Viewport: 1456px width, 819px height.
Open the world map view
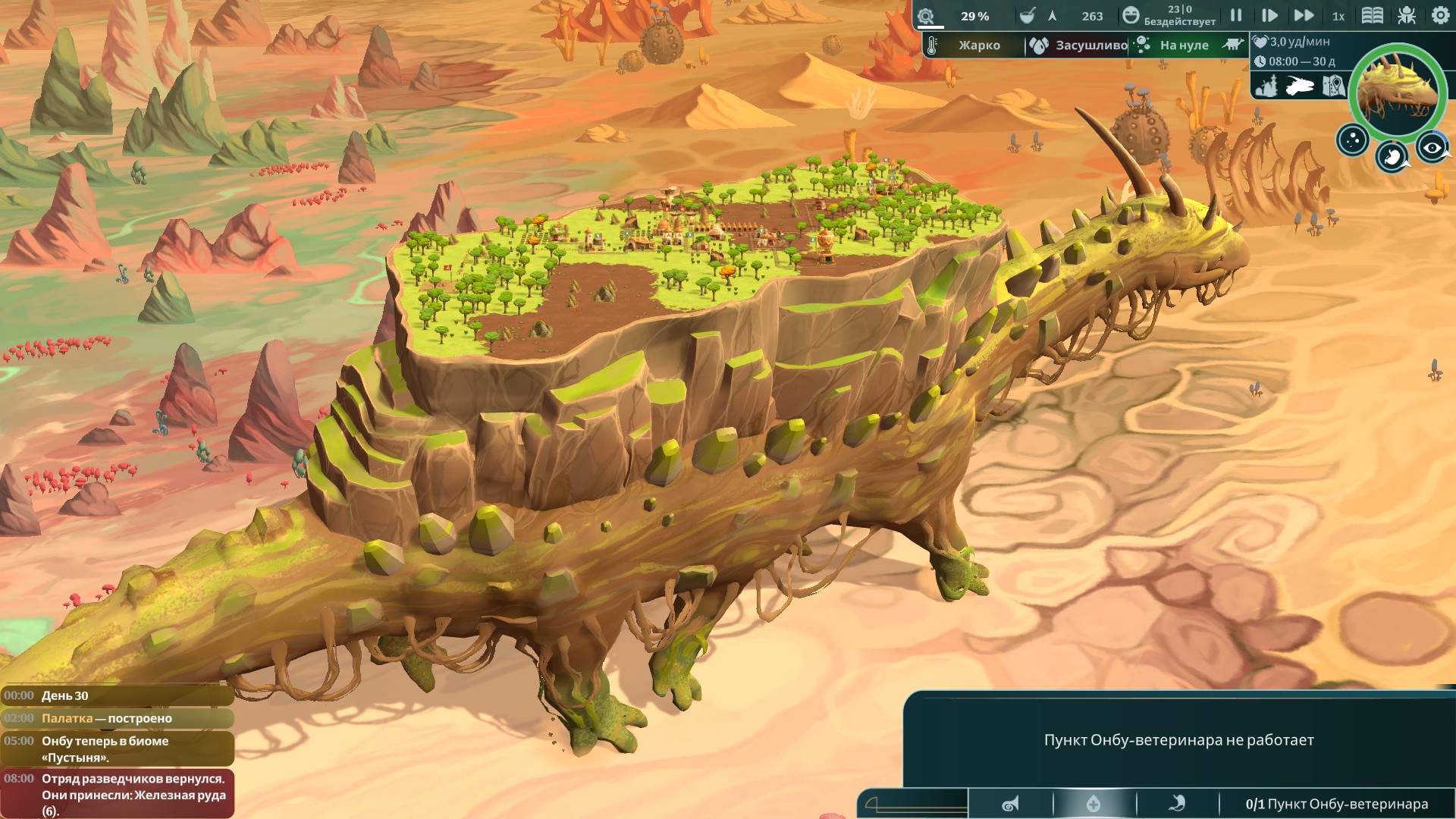[x=1333, y=86]
